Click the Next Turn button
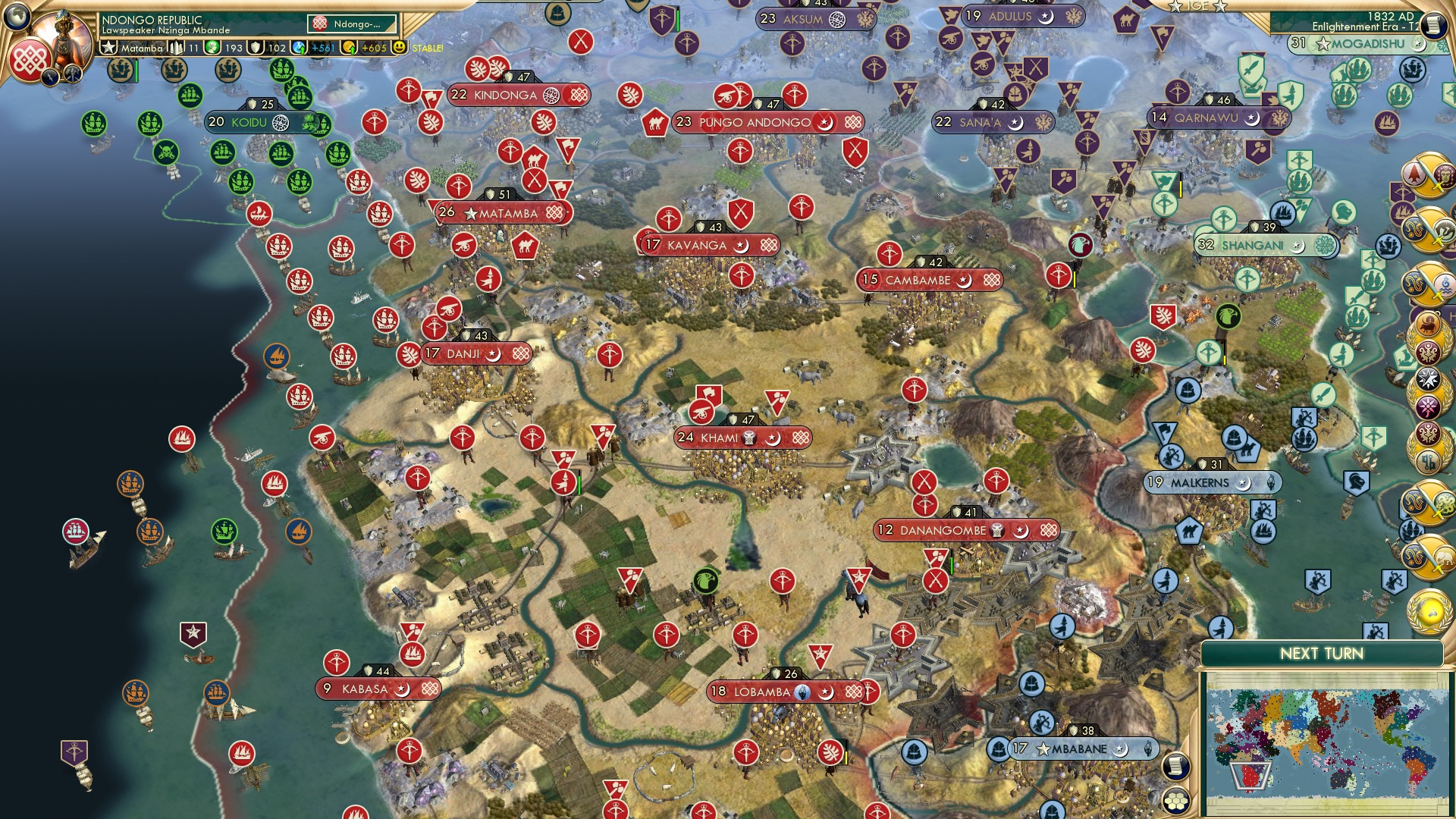The width and height of the screenshot is (1456, 819). point(1323,653)
